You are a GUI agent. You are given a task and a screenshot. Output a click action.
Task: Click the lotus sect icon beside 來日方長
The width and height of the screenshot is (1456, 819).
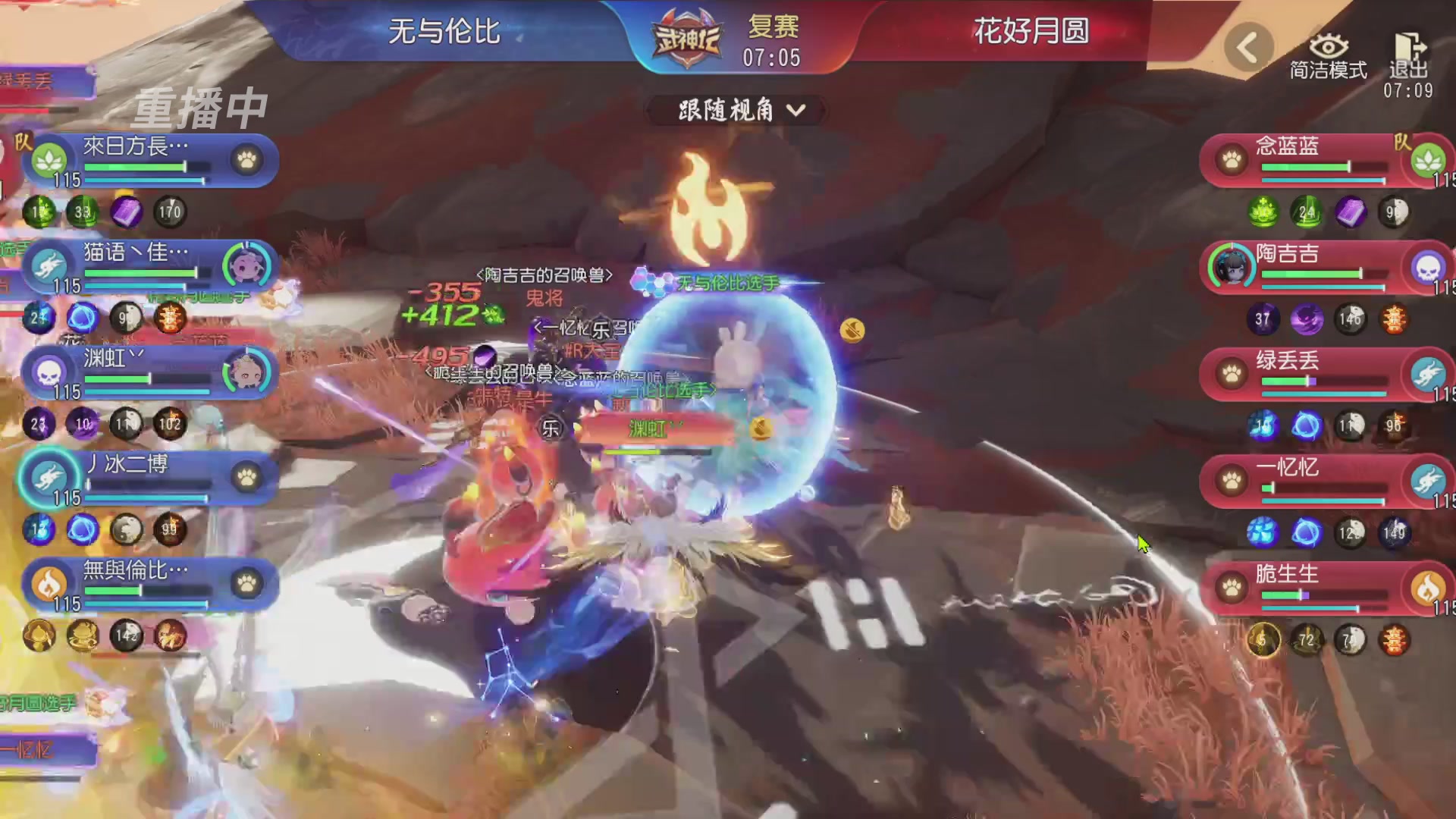[48, 159]
